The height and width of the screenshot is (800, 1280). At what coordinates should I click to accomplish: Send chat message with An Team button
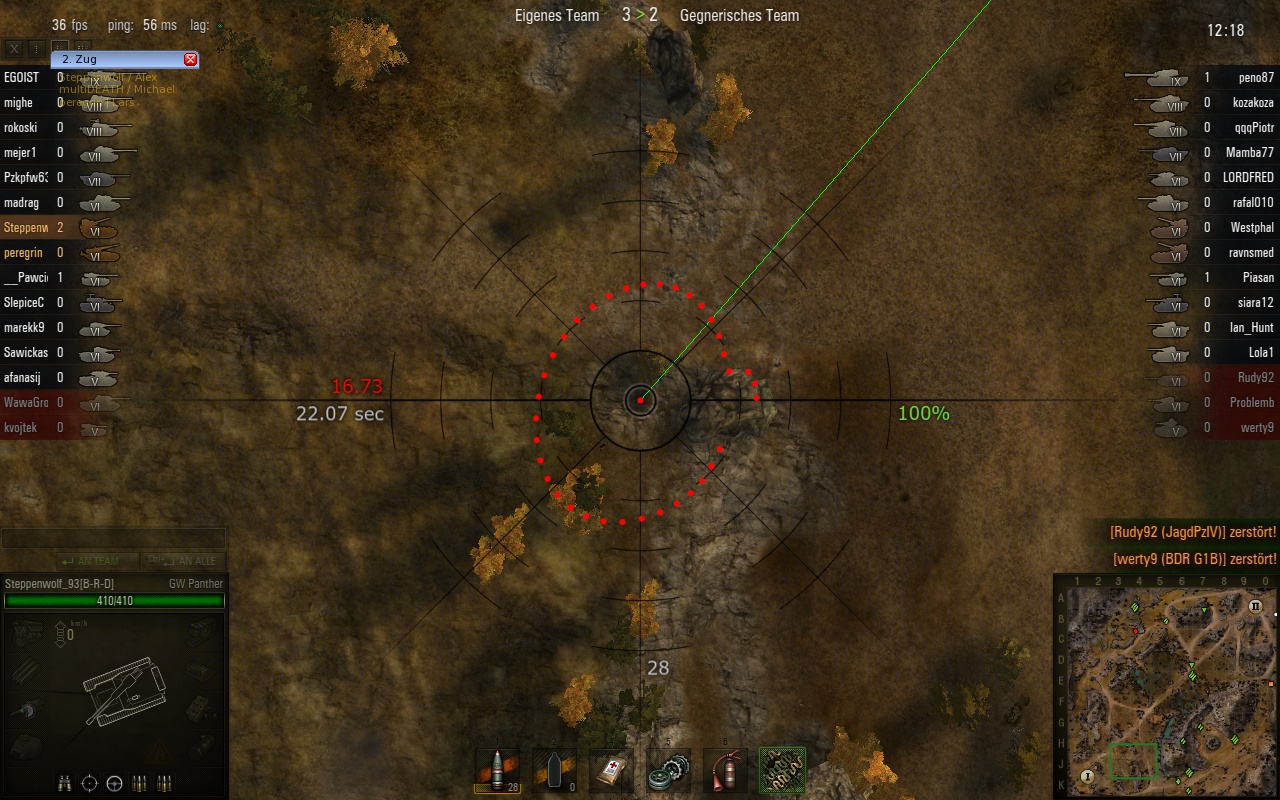tap(90, 561)
